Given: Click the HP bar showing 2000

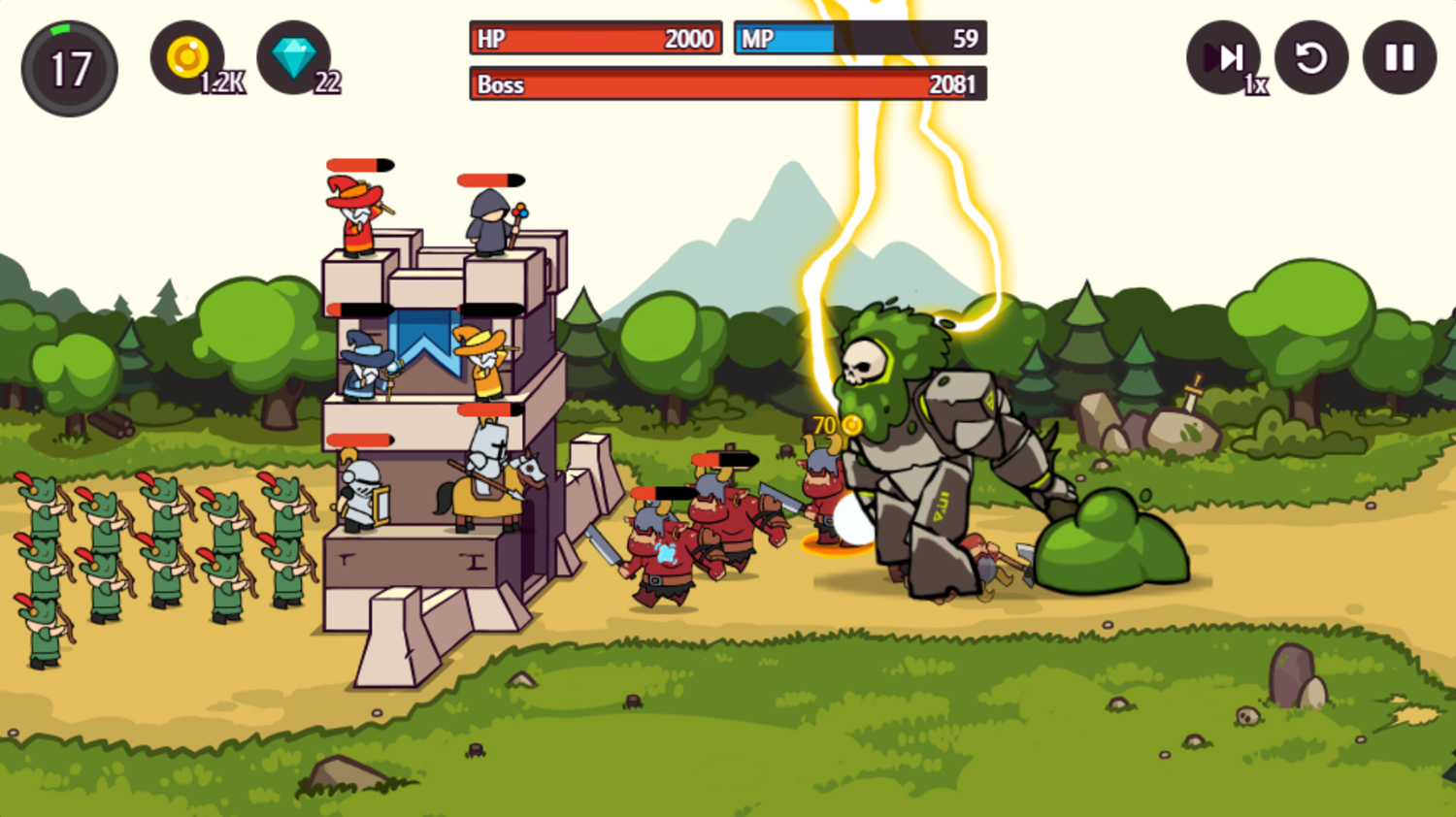Looking at the screenshot, I should pos(594,39).
